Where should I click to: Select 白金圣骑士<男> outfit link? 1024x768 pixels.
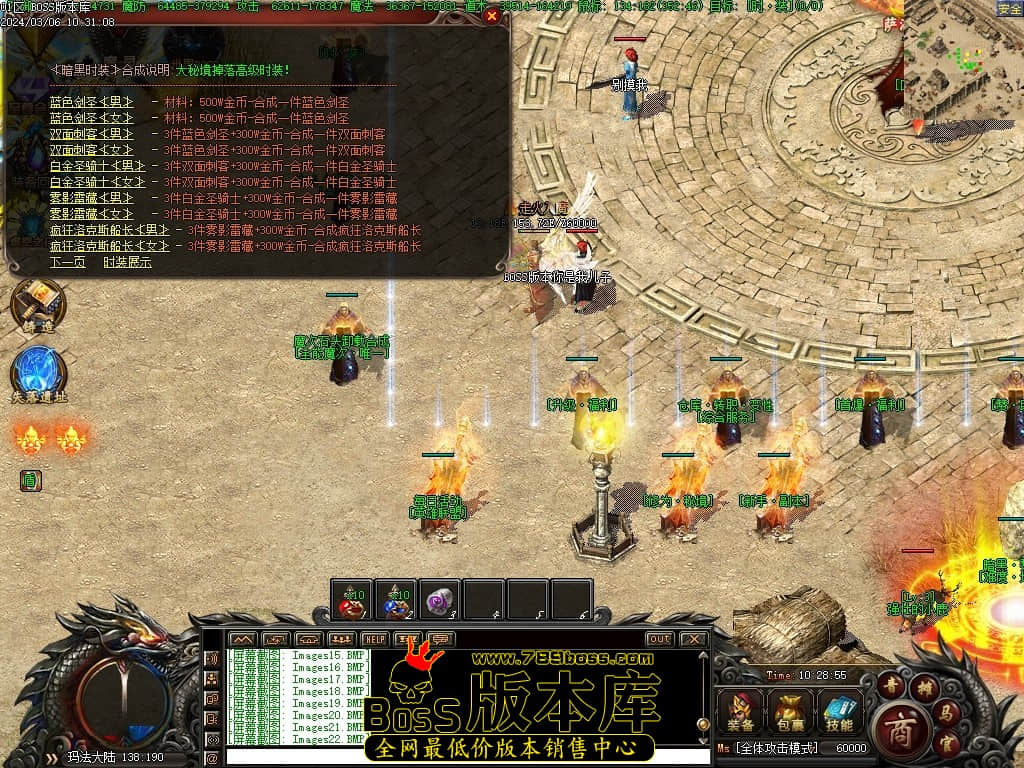pos(97,166)
